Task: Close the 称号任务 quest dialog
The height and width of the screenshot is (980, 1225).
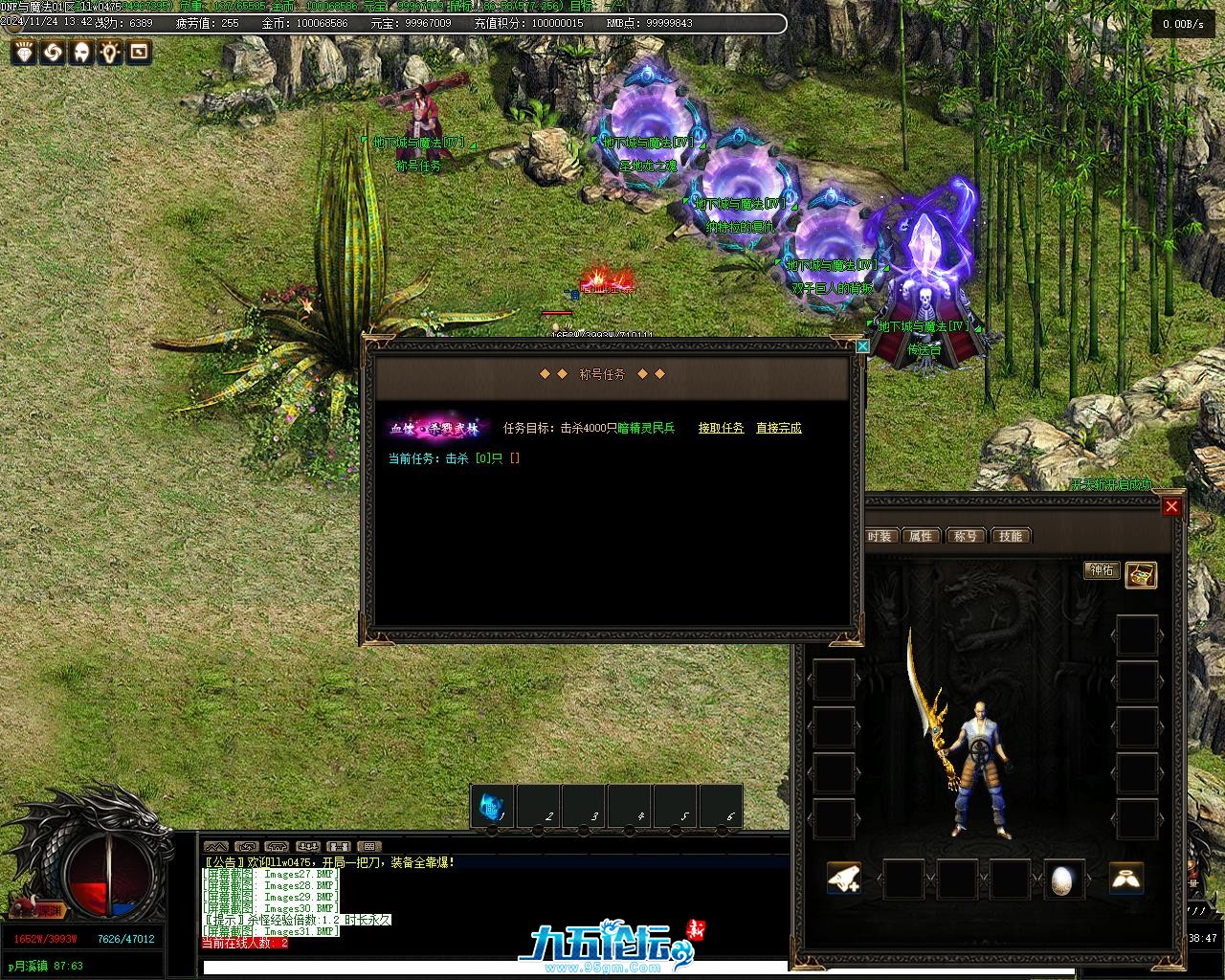Action: tap(862, 345)
